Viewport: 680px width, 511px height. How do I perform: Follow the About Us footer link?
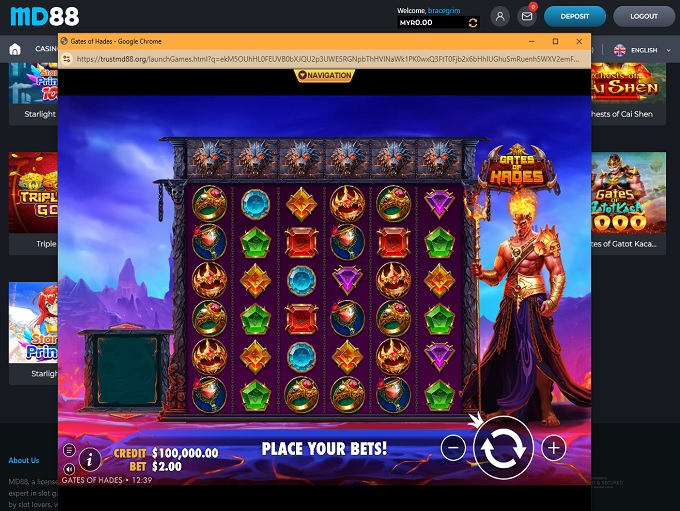tap(24, 460)
